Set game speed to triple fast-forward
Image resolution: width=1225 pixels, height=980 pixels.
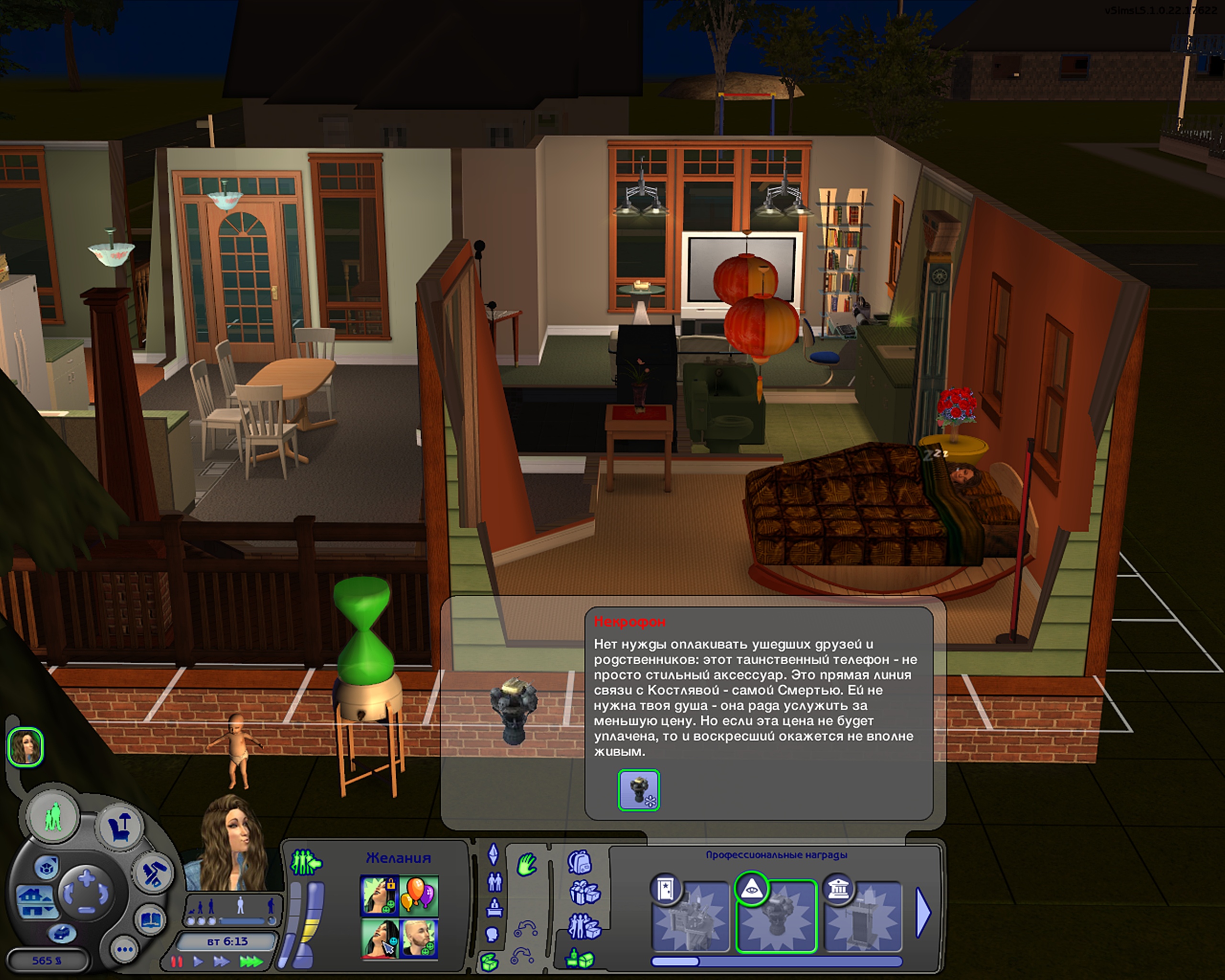coord(251,962)
